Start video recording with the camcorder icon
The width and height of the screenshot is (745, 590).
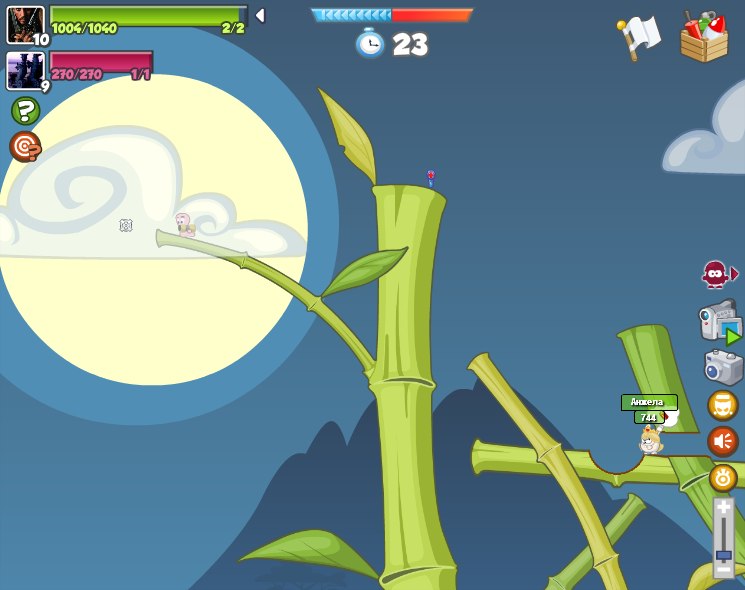click(x=720, y=322)
